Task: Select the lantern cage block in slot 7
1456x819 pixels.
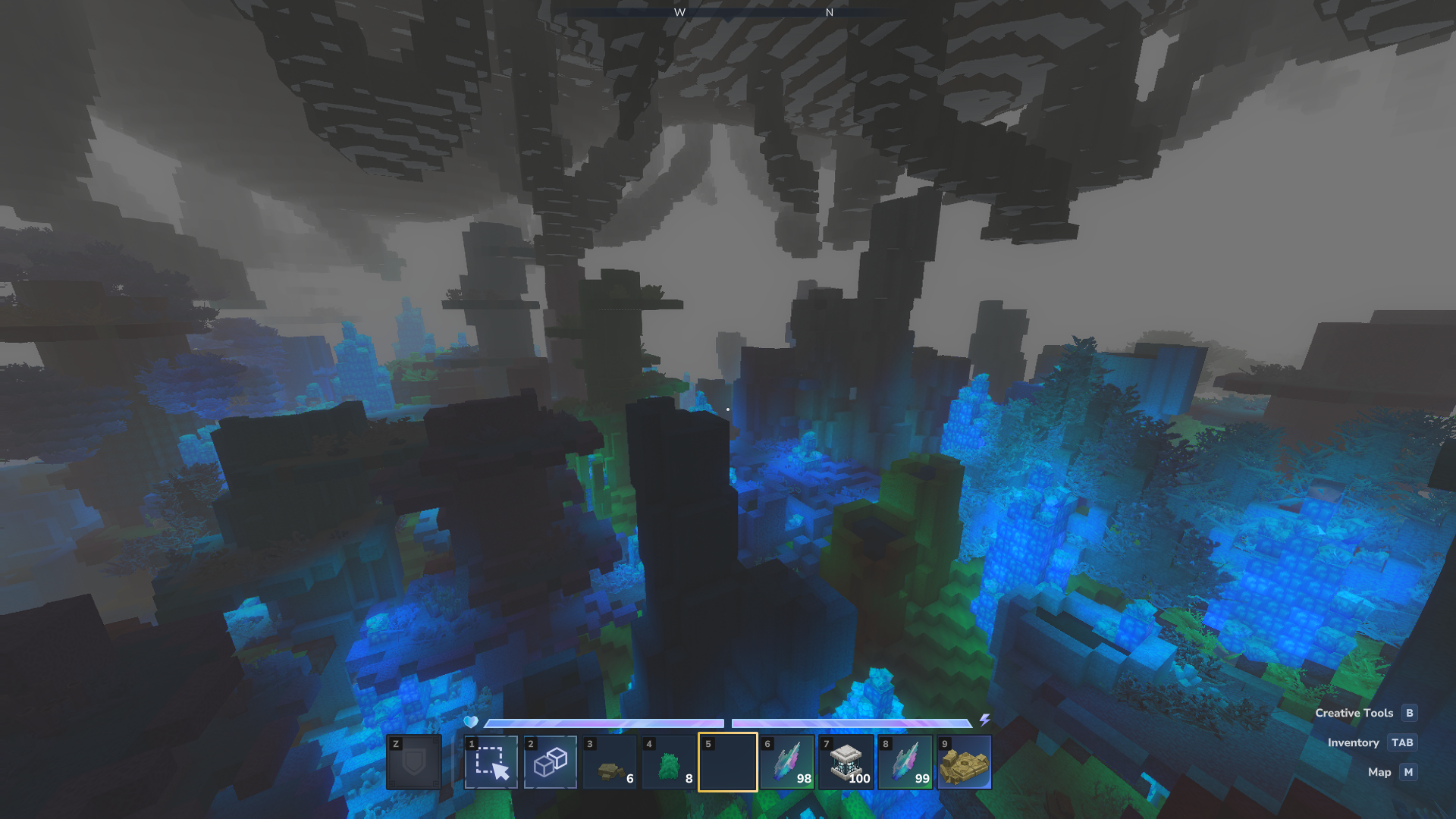Action: [846, 762]
